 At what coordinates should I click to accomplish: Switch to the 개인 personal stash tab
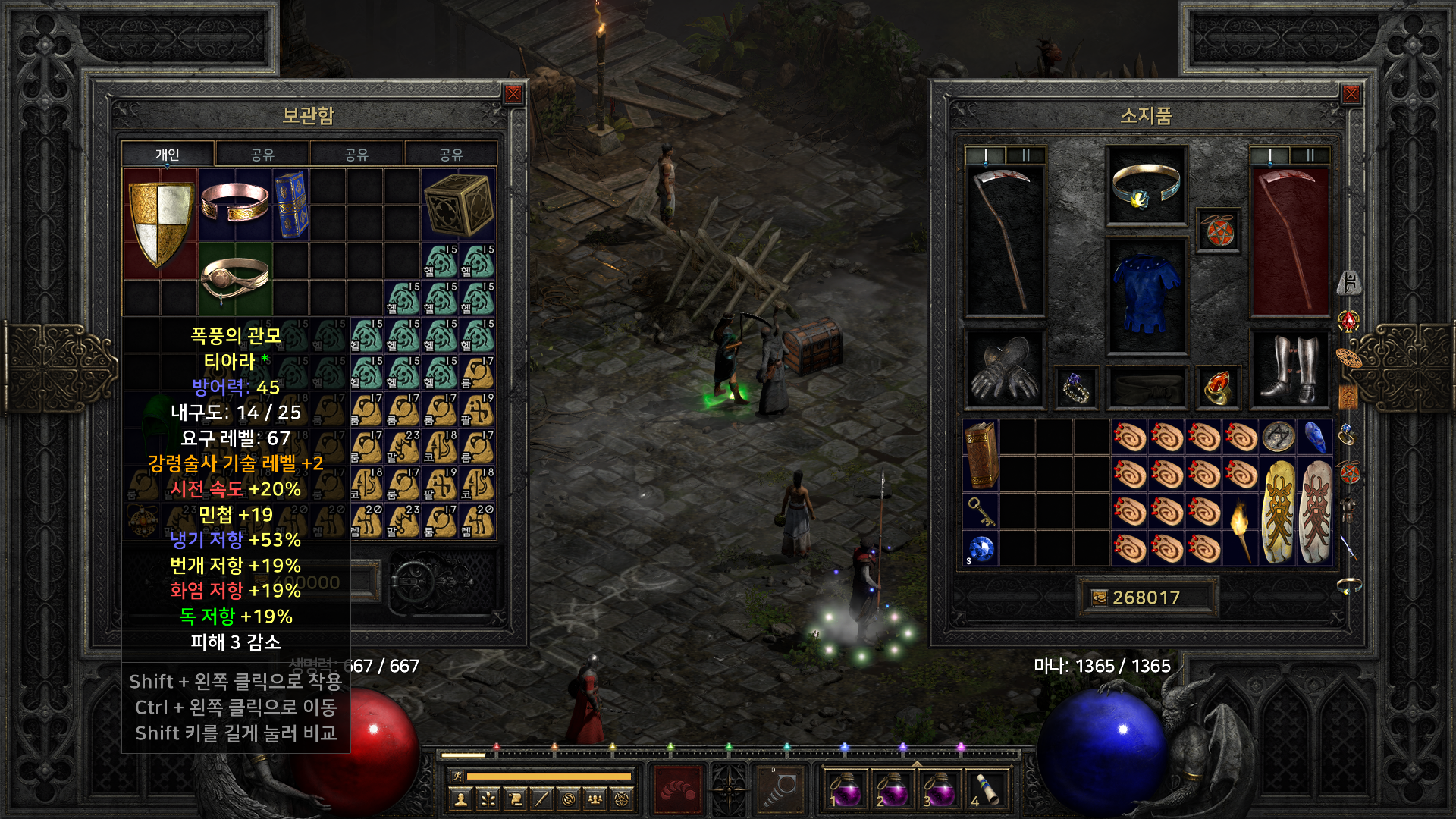(x=168, y=155)
